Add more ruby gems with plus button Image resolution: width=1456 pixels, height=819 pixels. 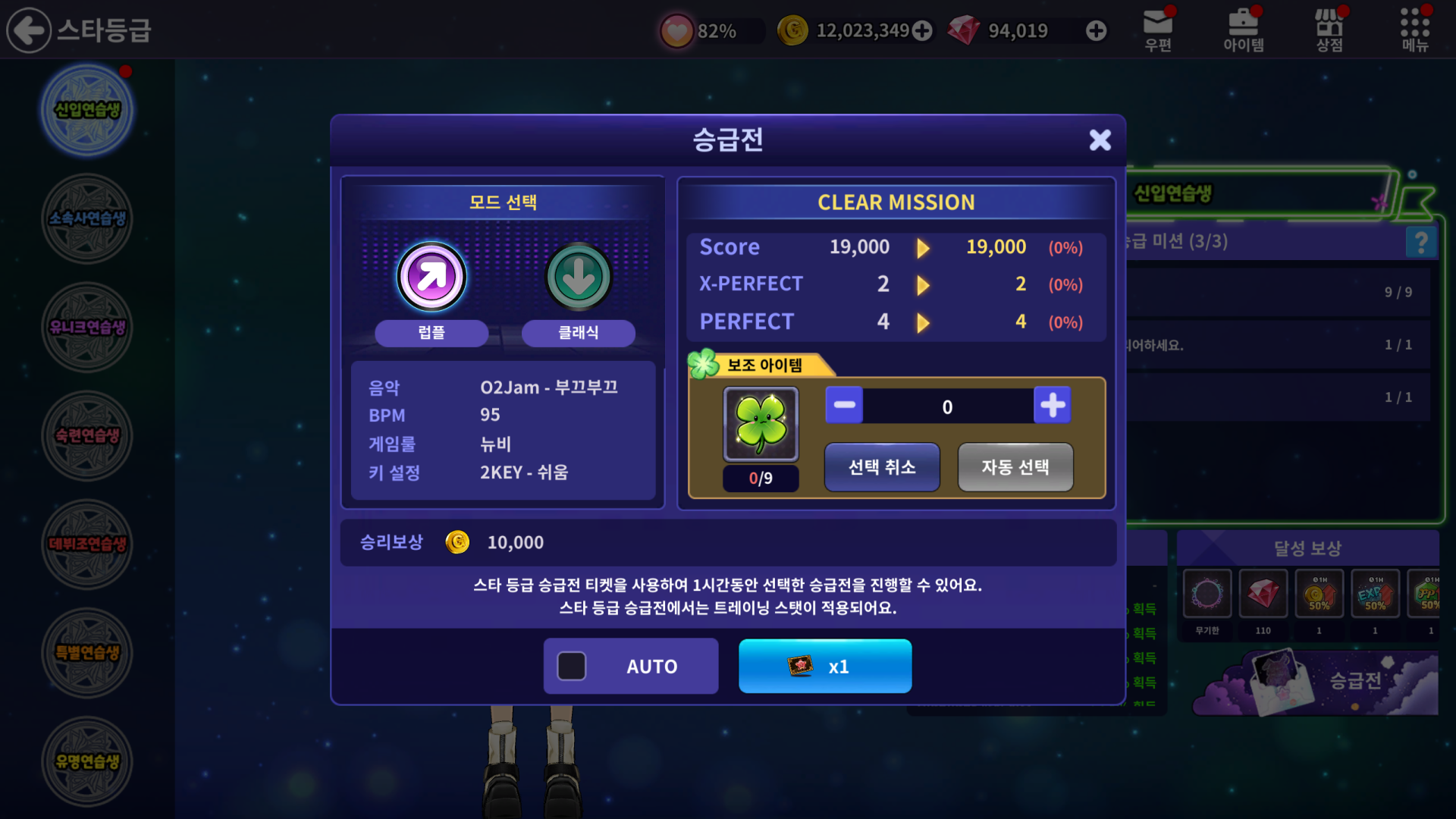click(1096, 30)
